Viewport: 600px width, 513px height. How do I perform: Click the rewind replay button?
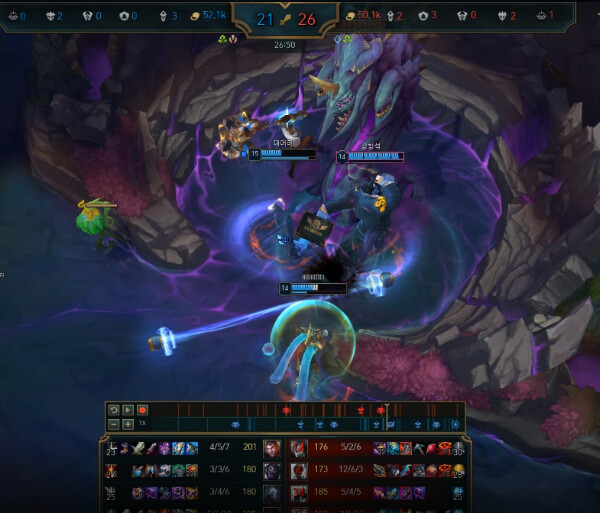coord(113,410)
